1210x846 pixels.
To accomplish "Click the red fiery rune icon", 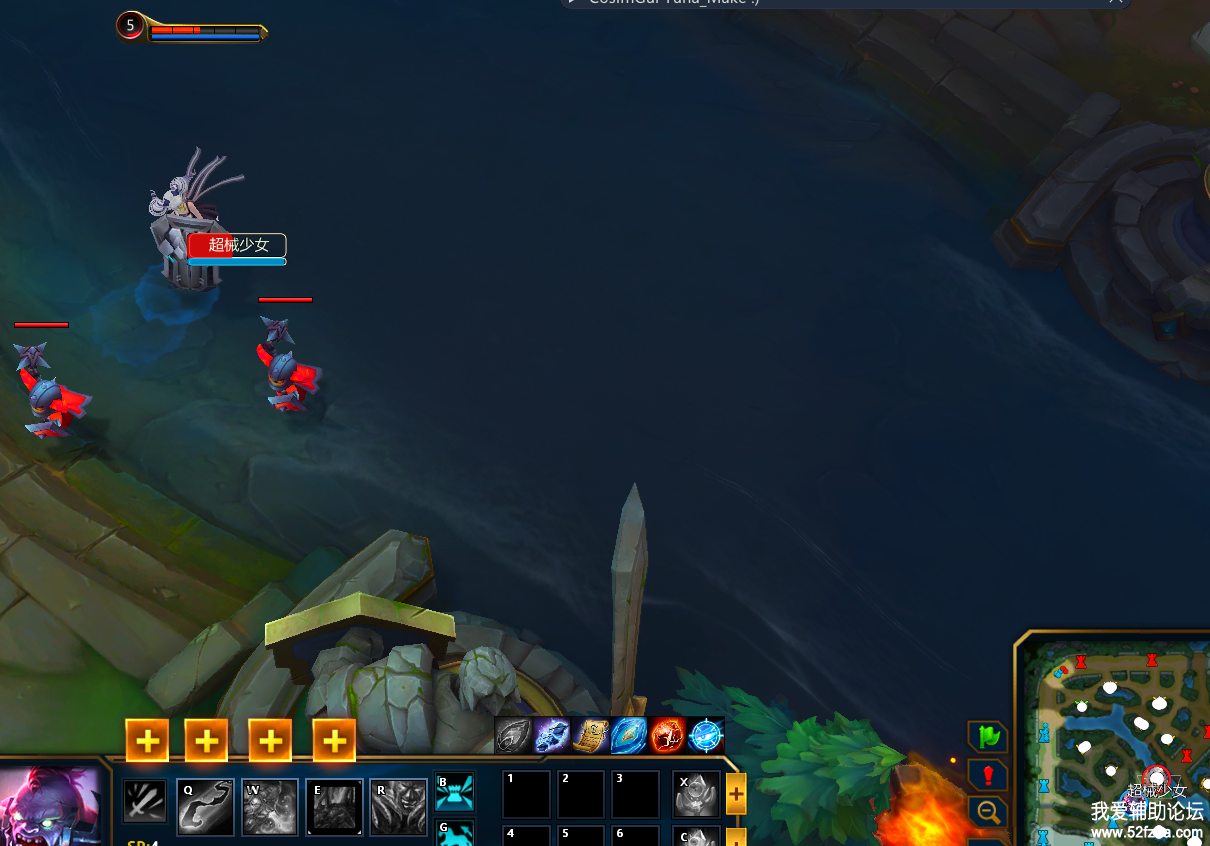I will coord(667,736).
